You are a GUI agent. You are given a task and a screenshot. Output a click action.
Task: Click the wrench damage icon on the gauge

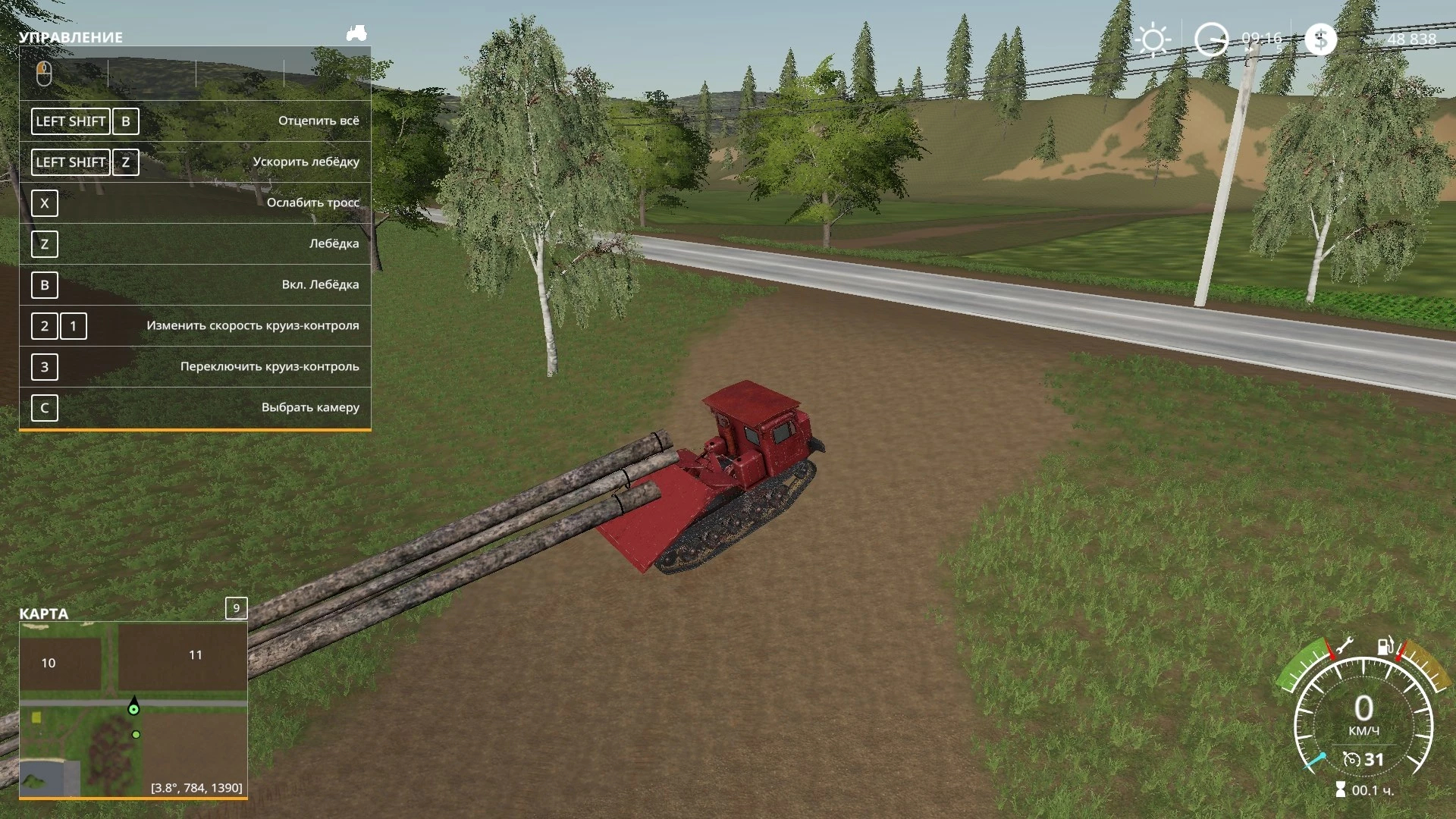pyautogui.click(x=1343, y=647)
